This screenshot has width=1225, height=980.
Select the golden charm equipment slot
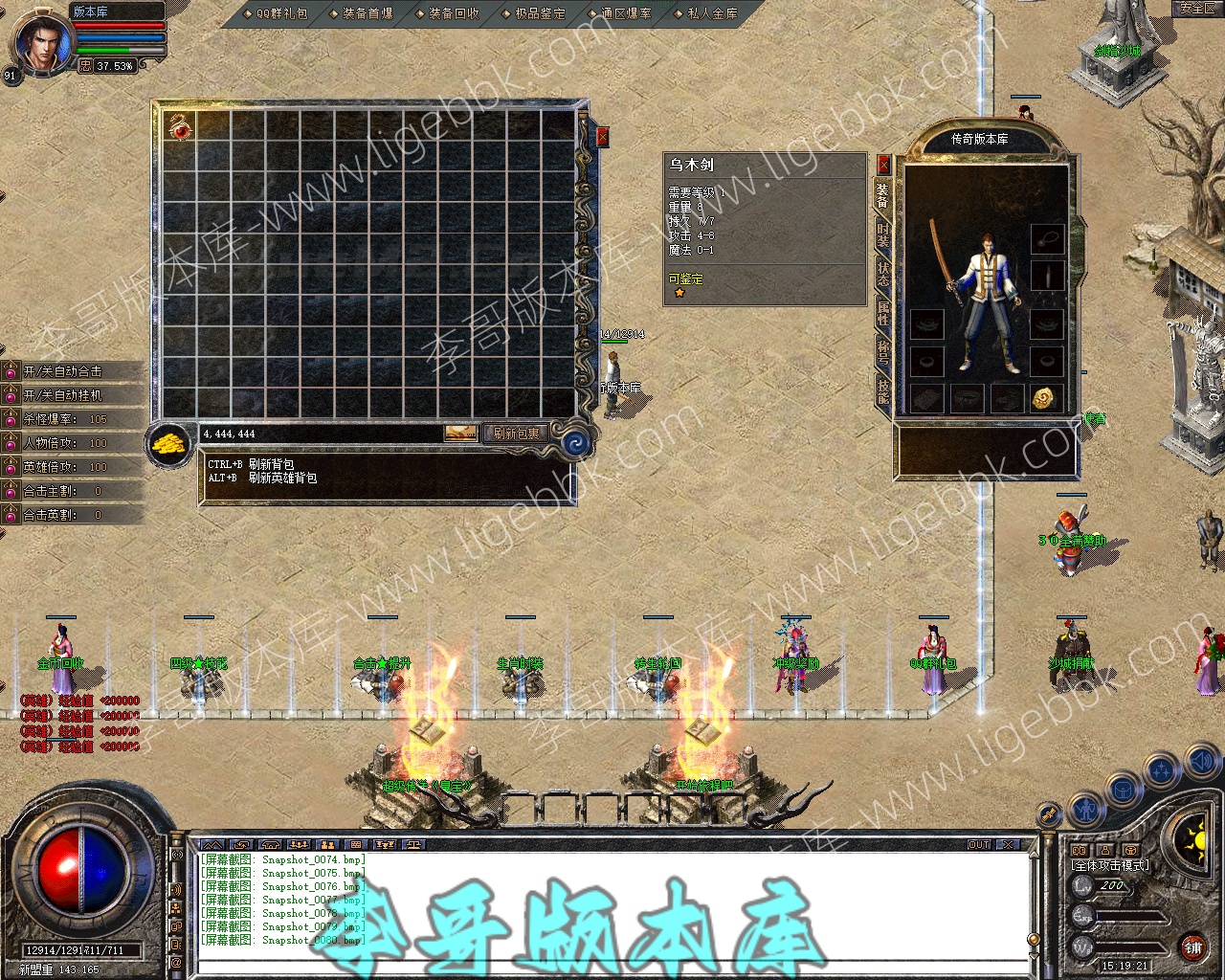point(1046,398)
